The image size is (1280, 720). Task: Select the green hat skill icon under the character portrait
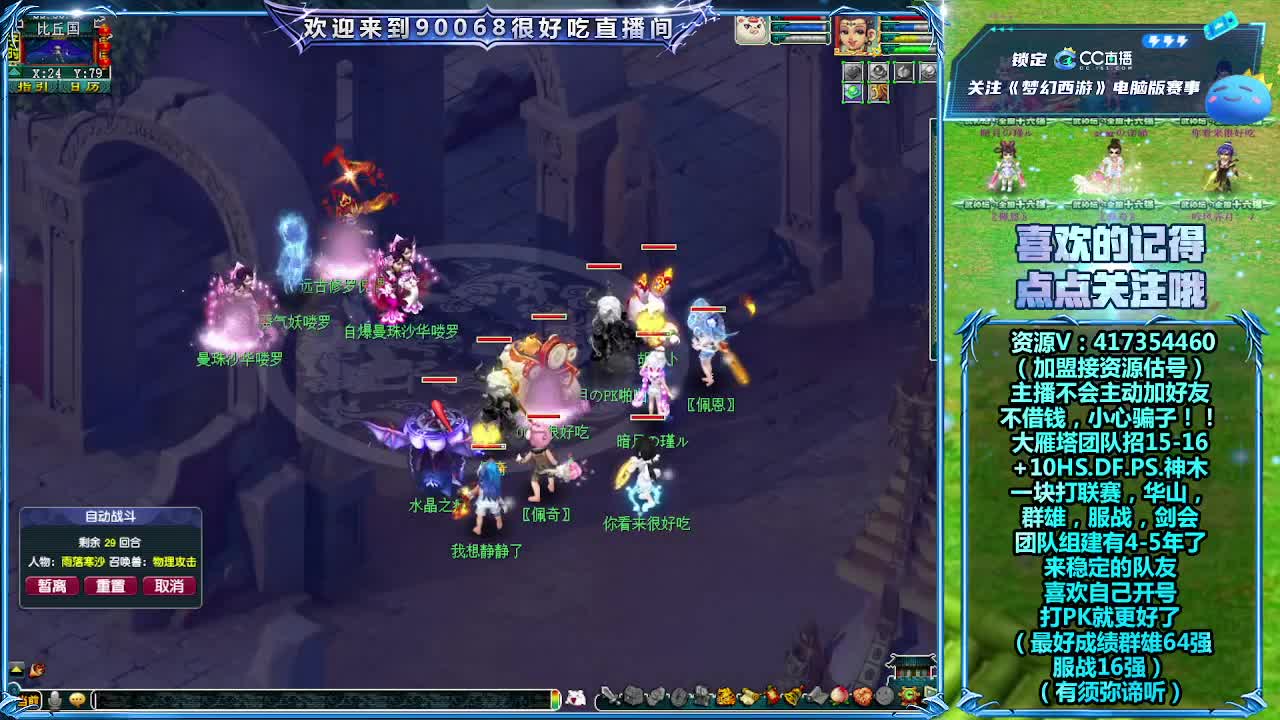(852, 92)
